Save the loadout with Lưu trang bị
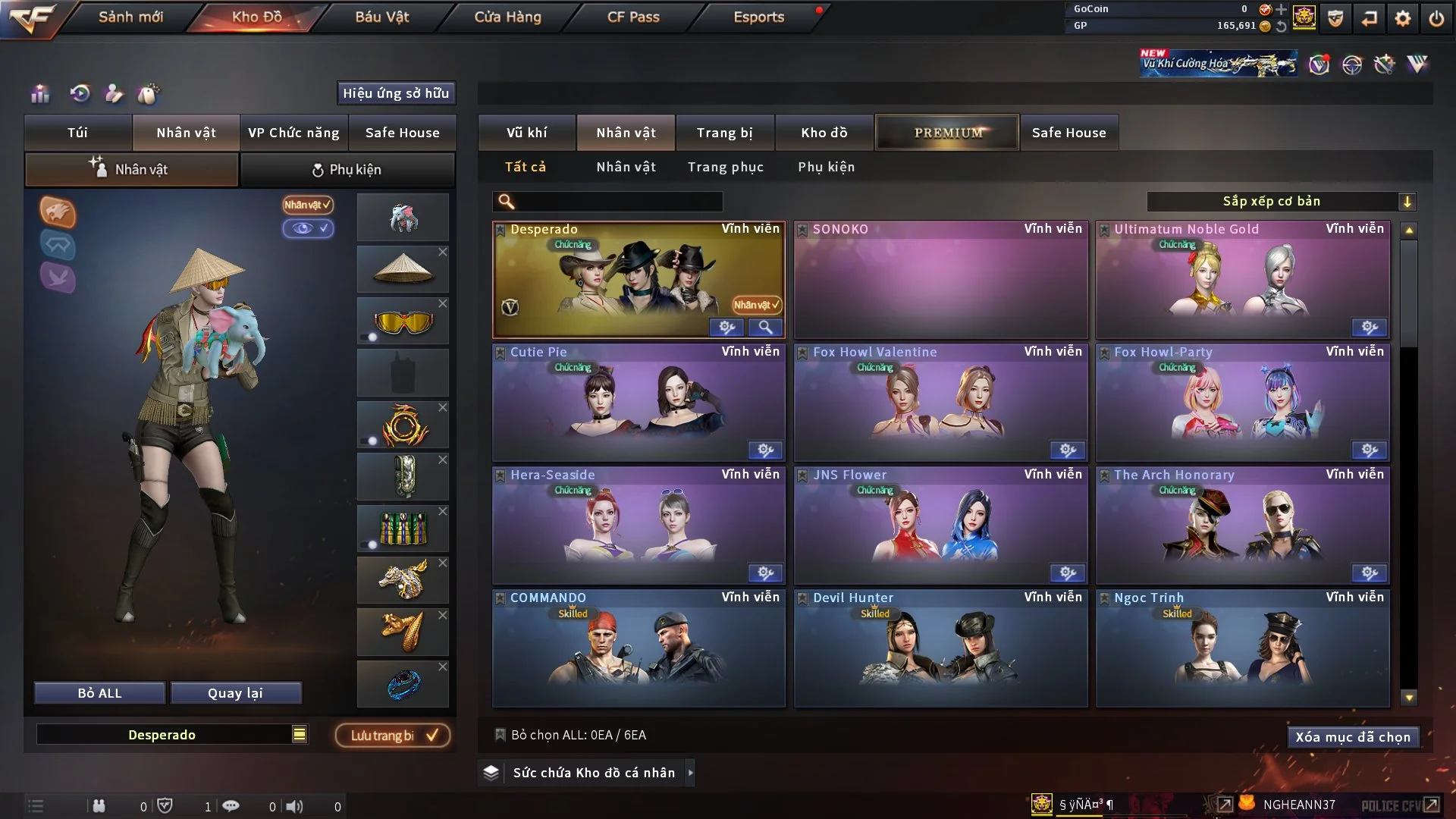The image size is (1456, 819). [393, 735]
